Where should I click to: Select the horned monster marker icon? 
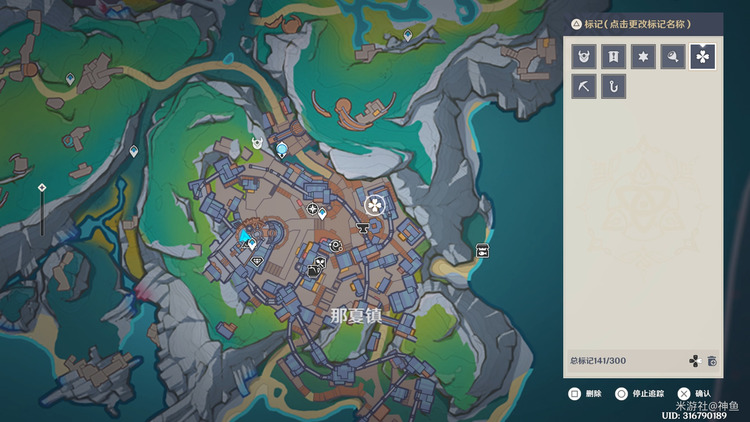coord(585,57)
